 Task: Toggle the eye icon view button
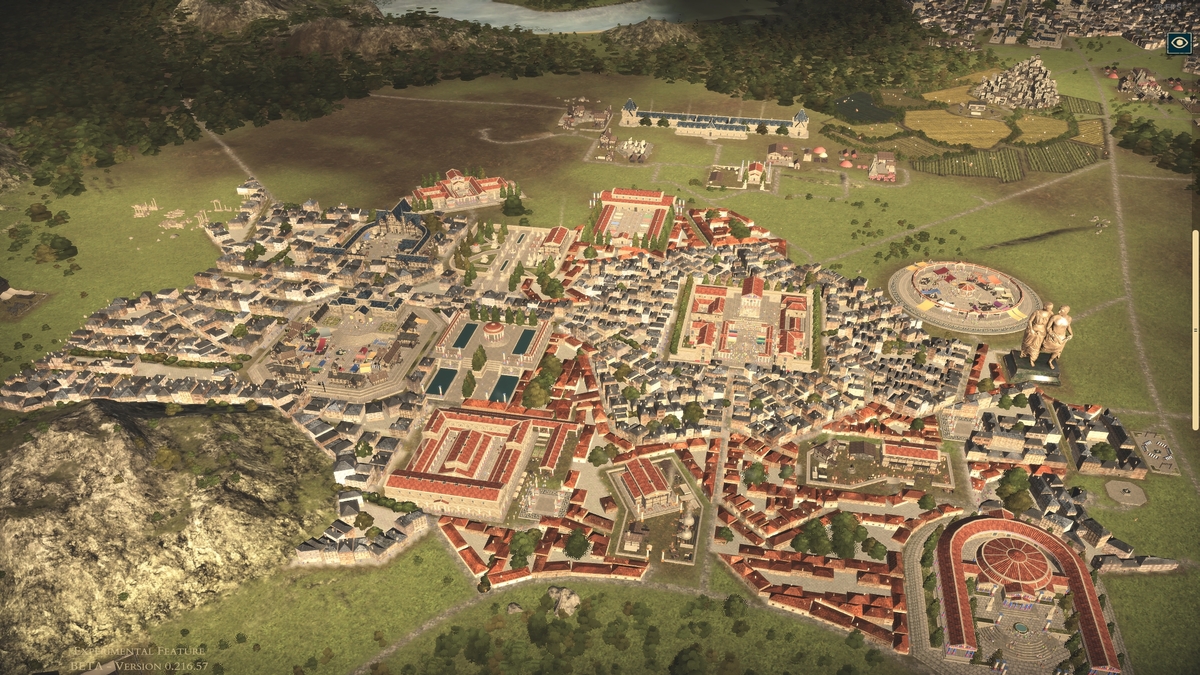click(x=1179, y=43)
